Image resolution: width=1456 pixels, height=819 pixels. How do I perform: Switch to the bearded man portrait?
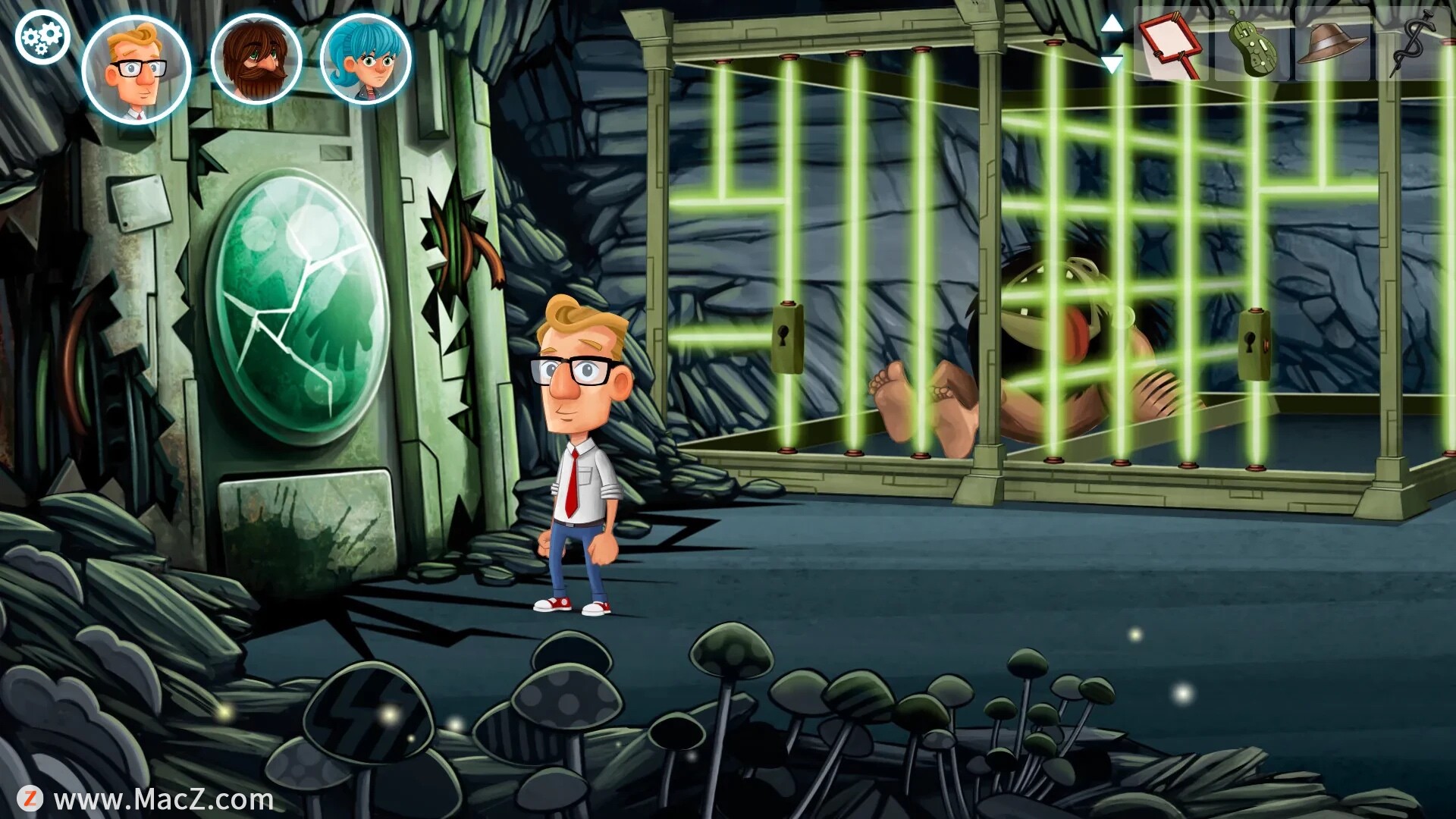coord(256,59)
